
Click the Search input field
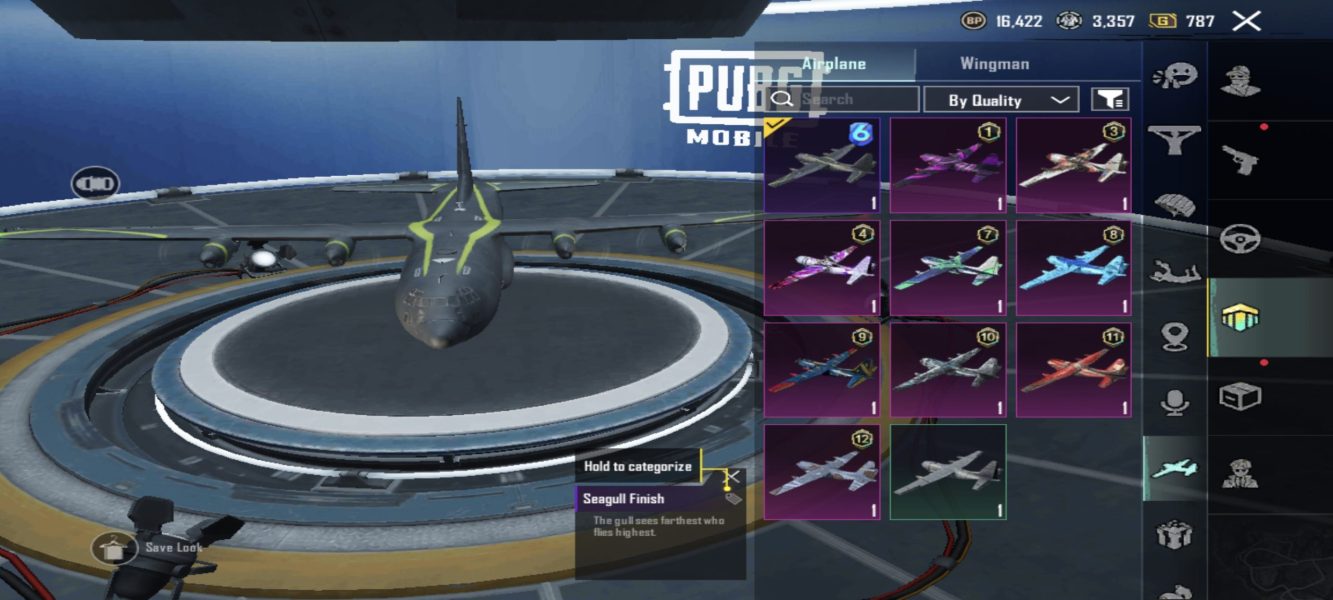click(857, 100)
